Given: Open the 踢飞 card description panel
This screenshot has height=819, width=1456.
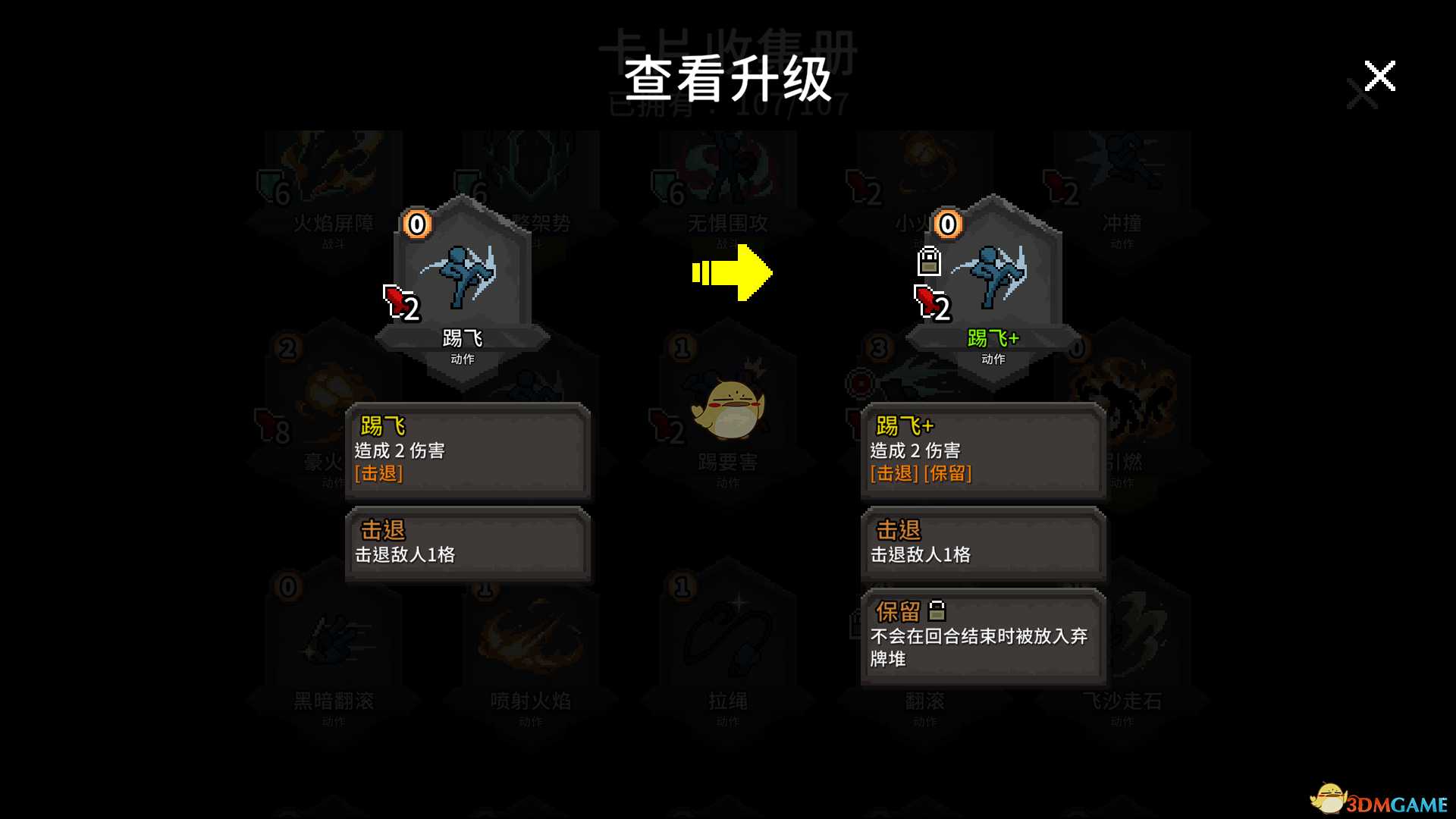Looking at the screenshot, I should (x=467, y=451).
